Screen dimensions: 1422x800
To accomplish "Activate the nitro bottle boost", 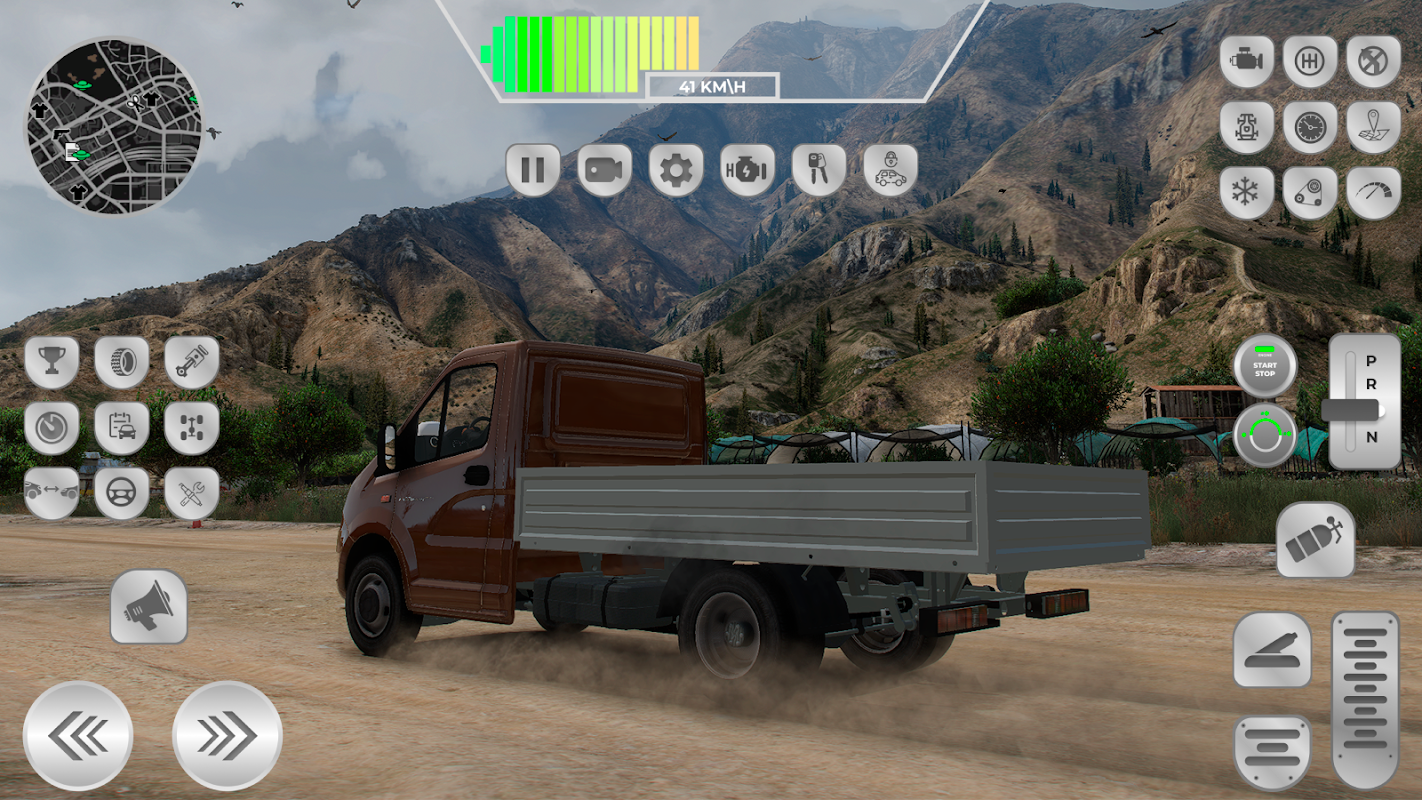I will point(1315,540).
